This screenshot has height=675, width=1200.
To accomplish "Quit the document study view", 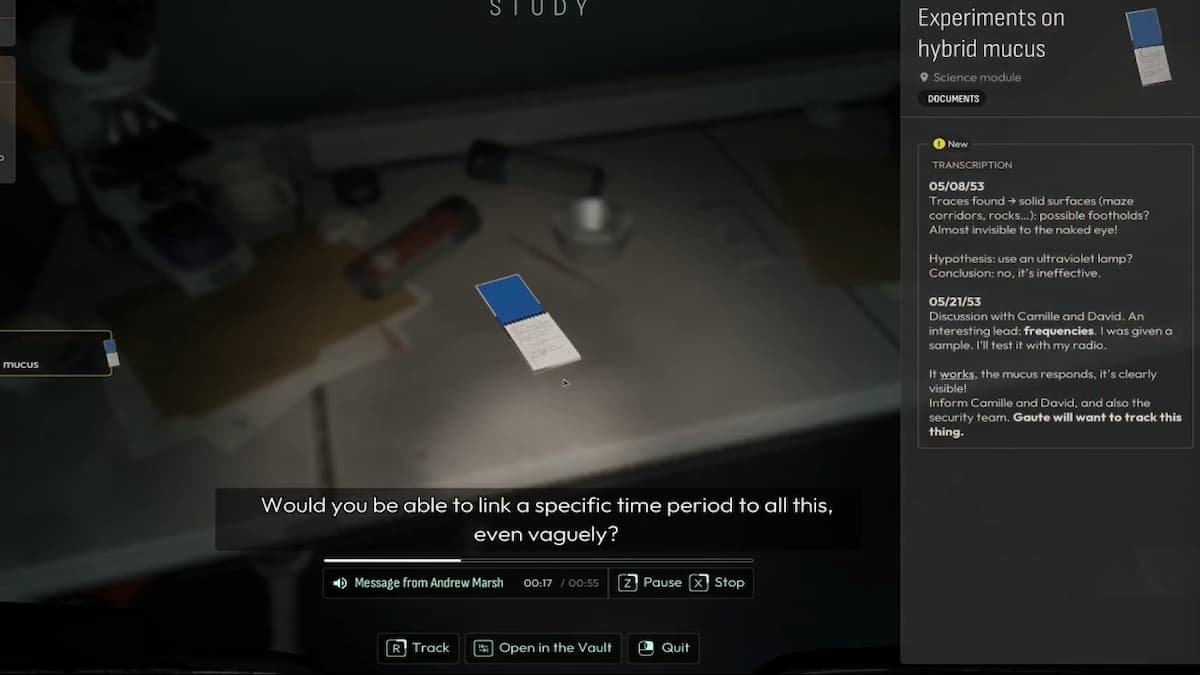I will click(x=663, y=648).
